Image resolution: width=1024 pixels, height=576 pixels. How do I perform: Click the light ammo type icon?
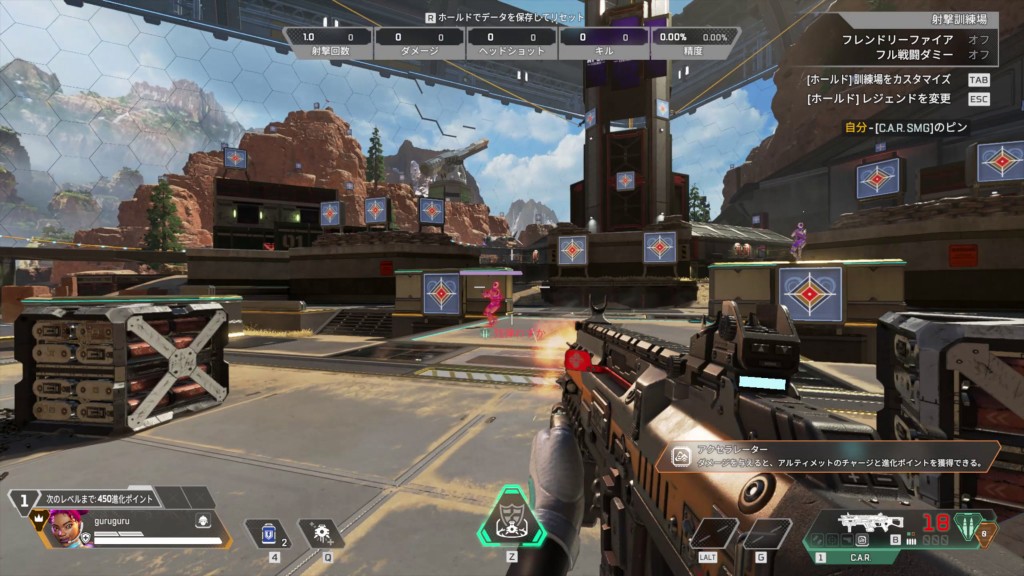pos(964,527)
